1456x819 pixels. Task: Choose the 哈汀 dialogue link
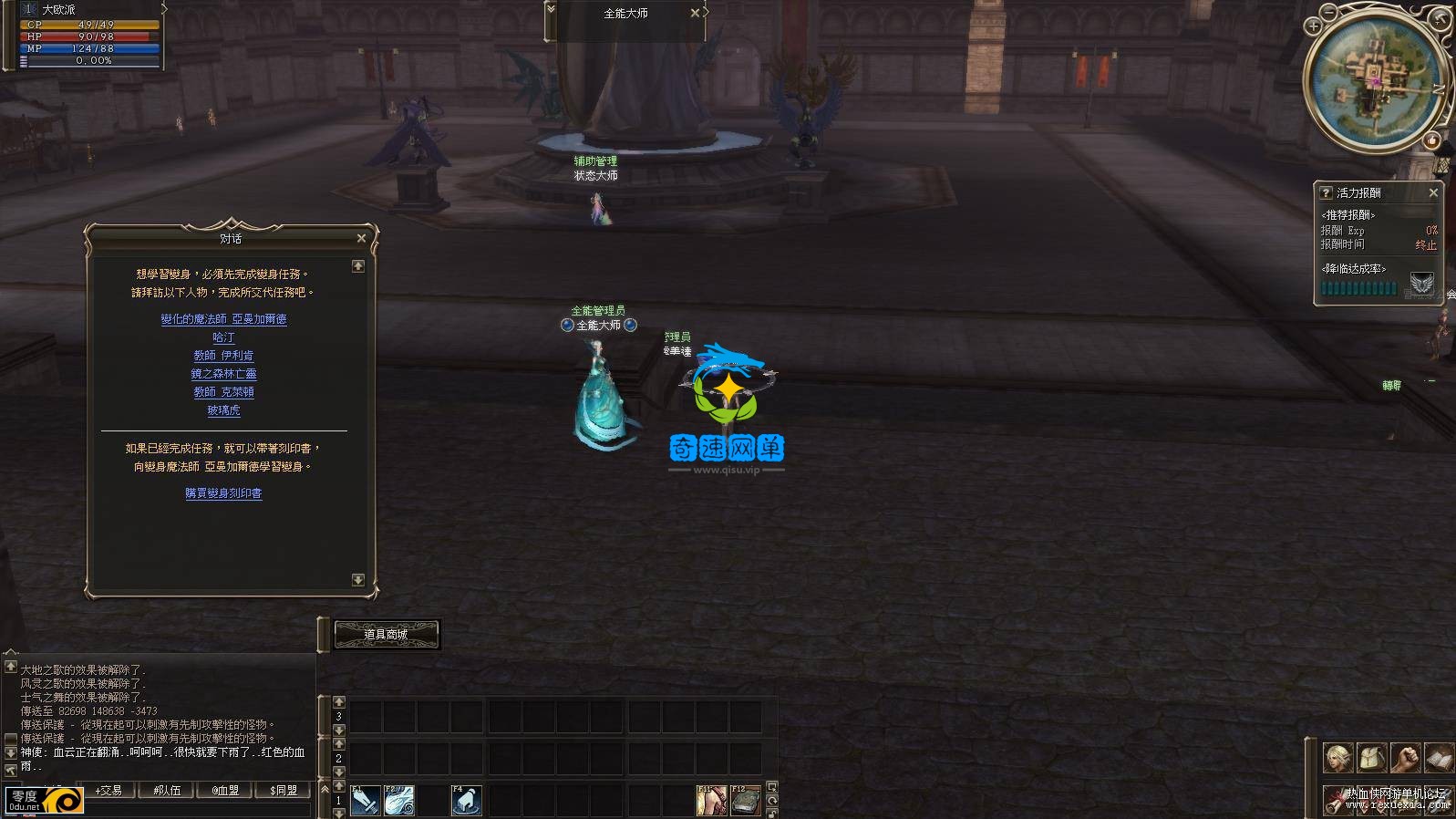(223, 337)
